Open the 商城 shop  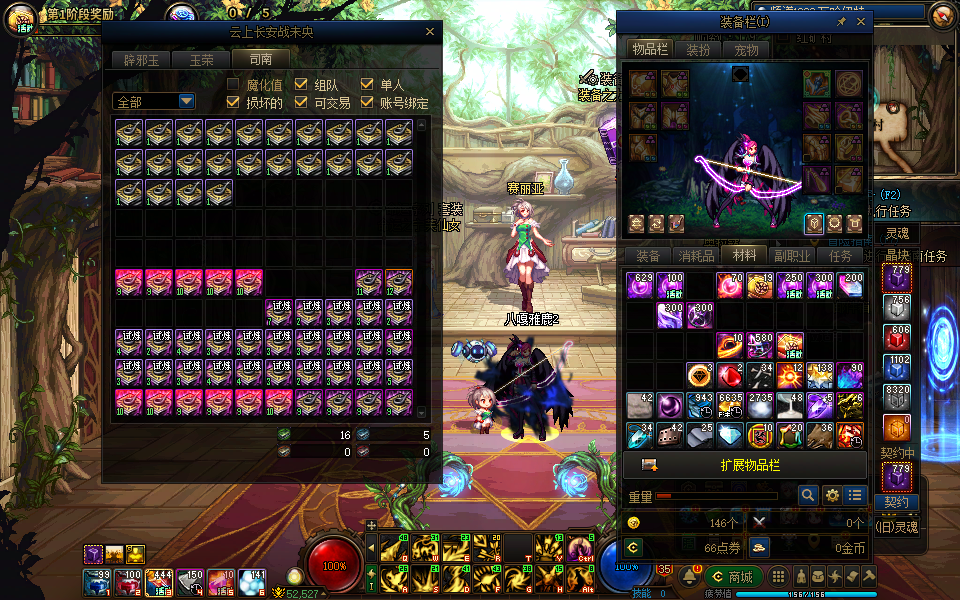point(733,577)
